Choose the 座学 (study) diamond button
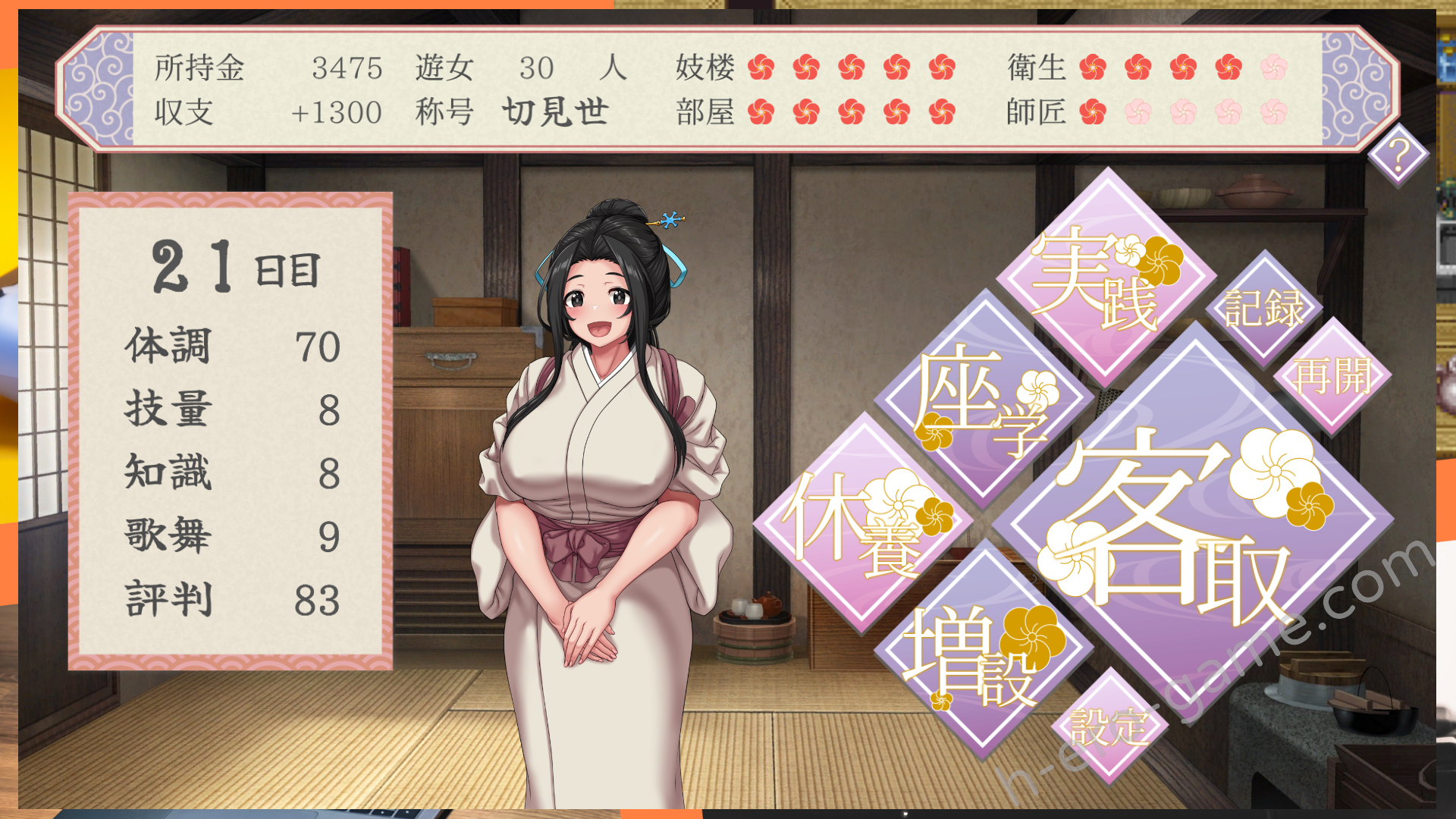 tap(984, 400)
